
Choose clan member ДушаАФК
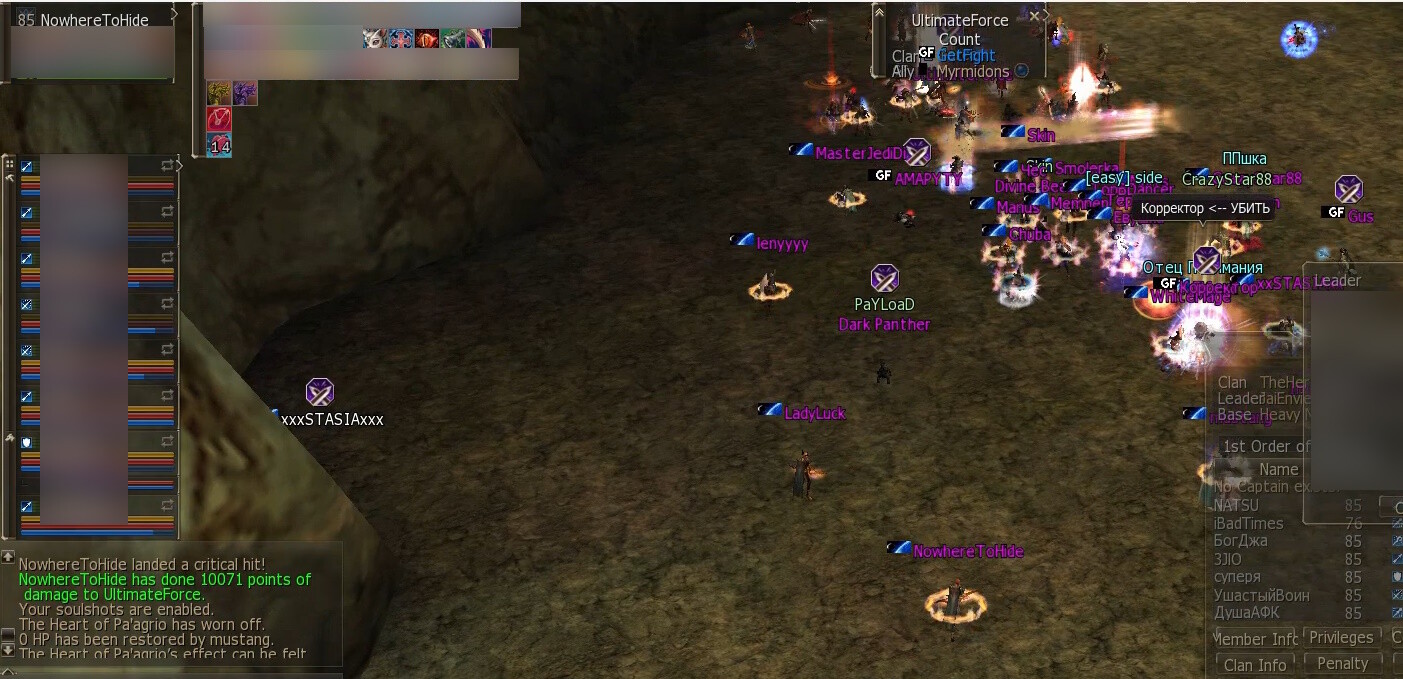point(1246,613)
